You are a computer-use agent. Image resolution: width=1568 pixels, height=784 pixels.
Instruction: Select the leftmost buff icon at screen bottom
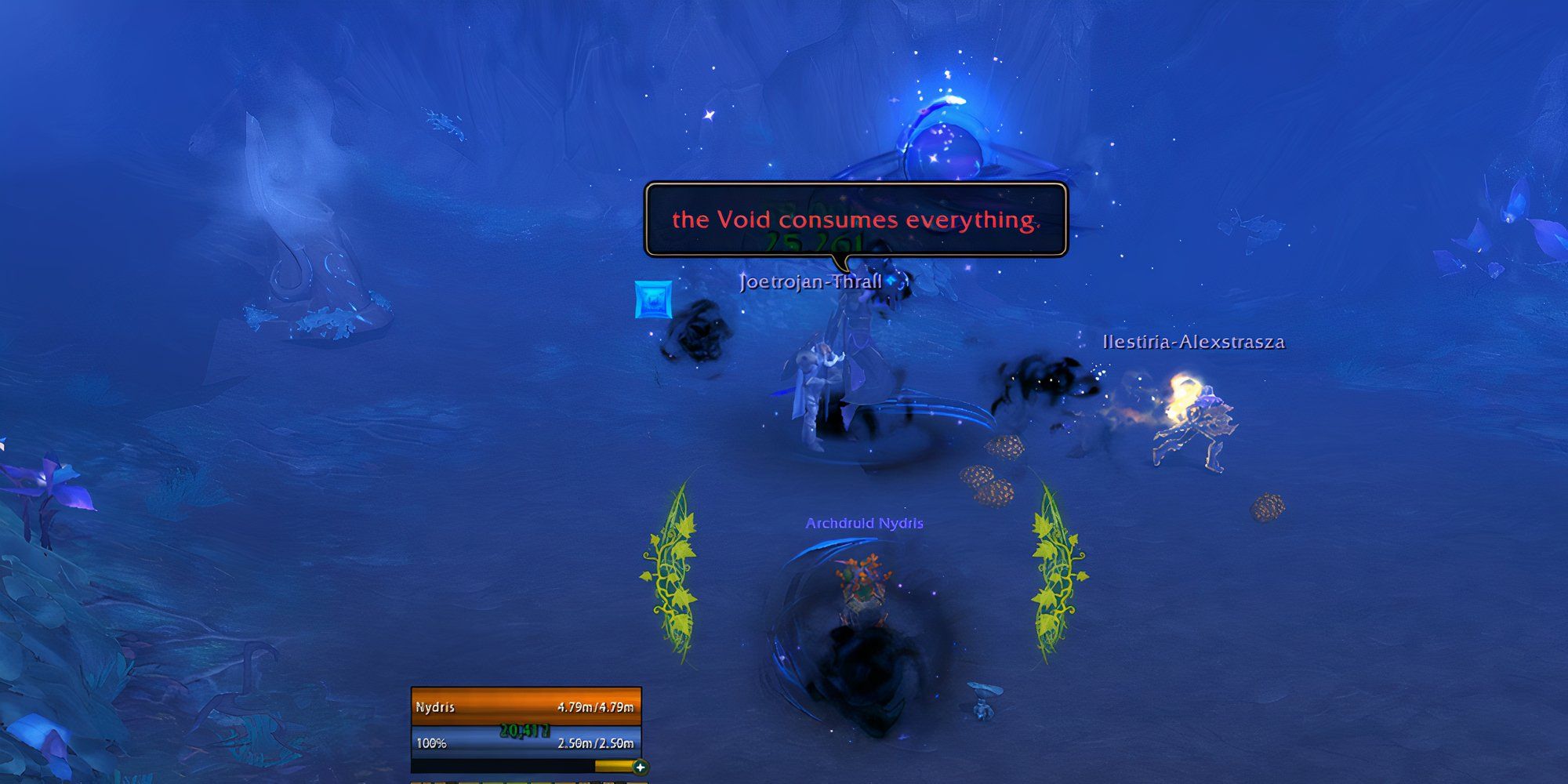416,782
